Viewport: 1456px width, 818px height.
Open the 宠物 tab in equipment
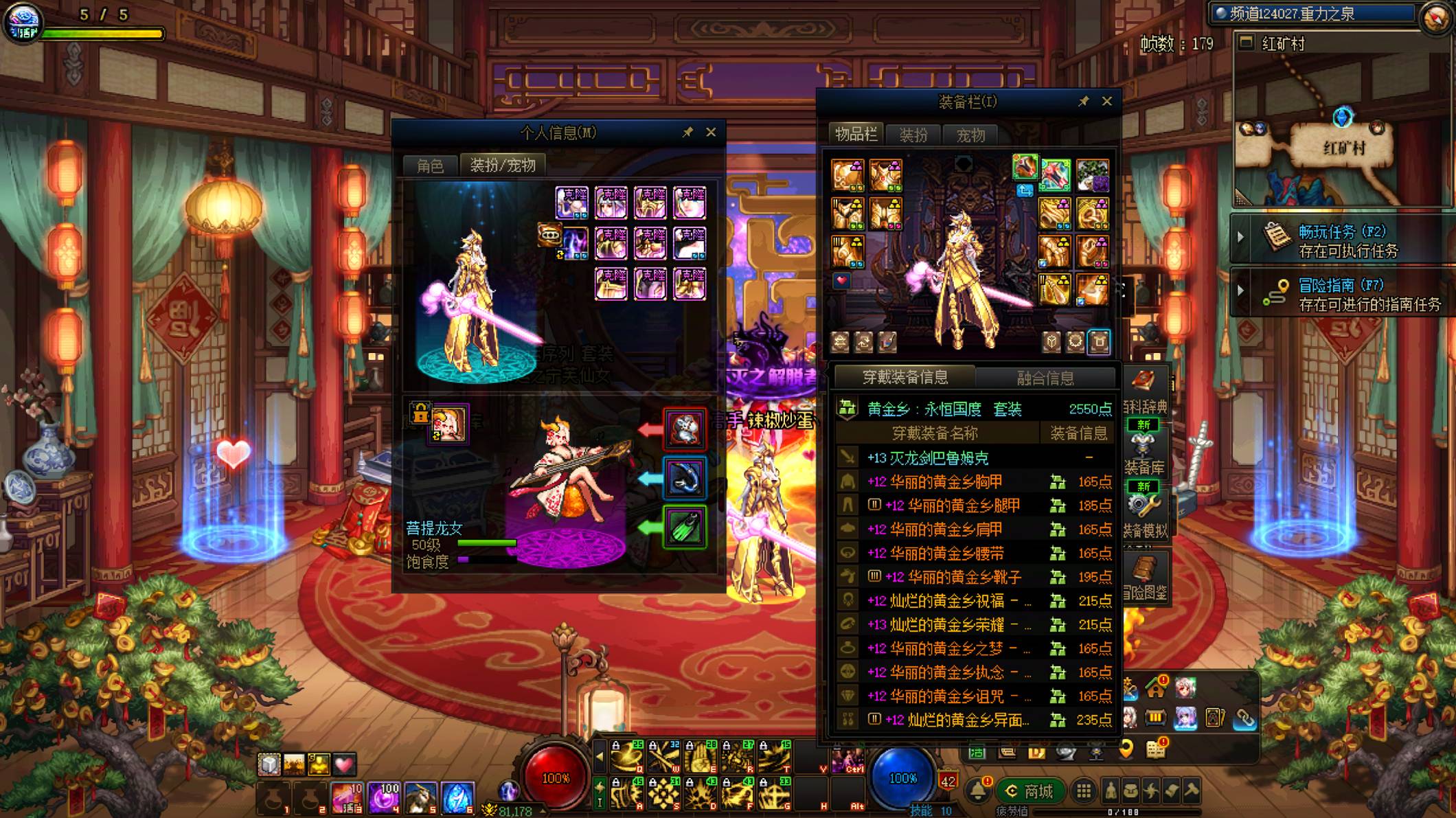click(x=970, y=135)
